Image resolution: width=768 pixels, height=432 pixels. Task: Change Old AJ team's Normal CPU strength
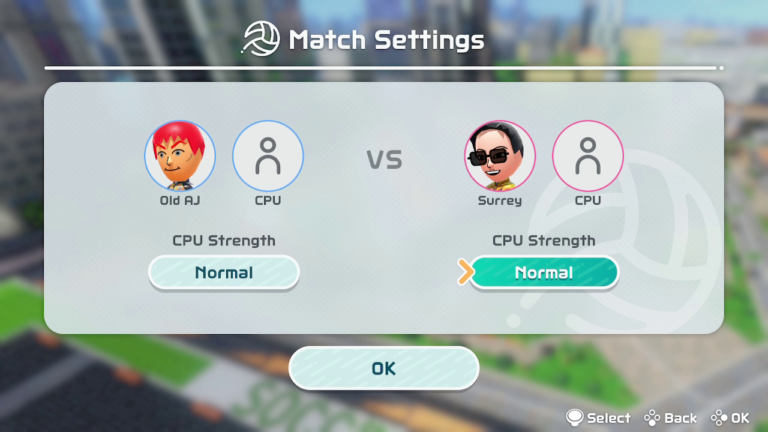click(224, 272)
